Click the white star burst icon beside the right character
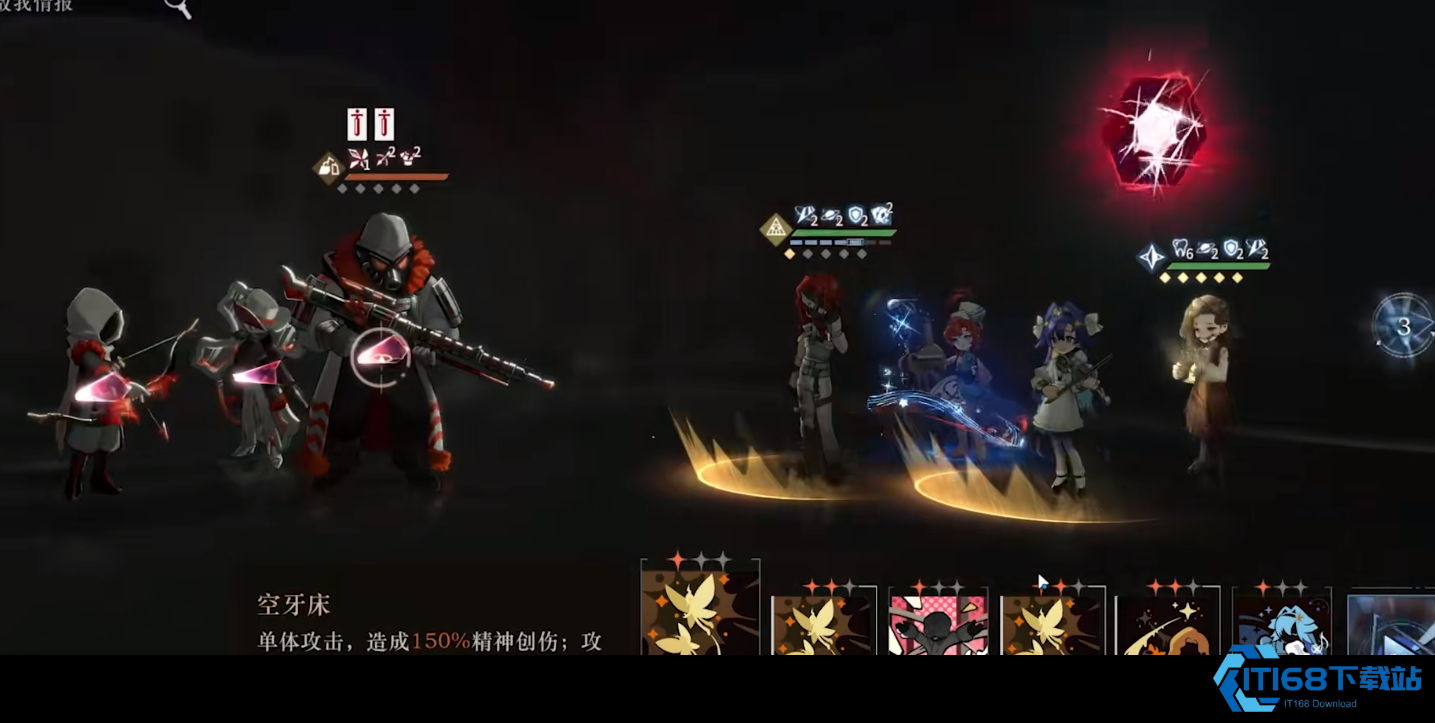Image resolution: width=1435 pixels, height=723 pixels. (x=1151, y=256)
